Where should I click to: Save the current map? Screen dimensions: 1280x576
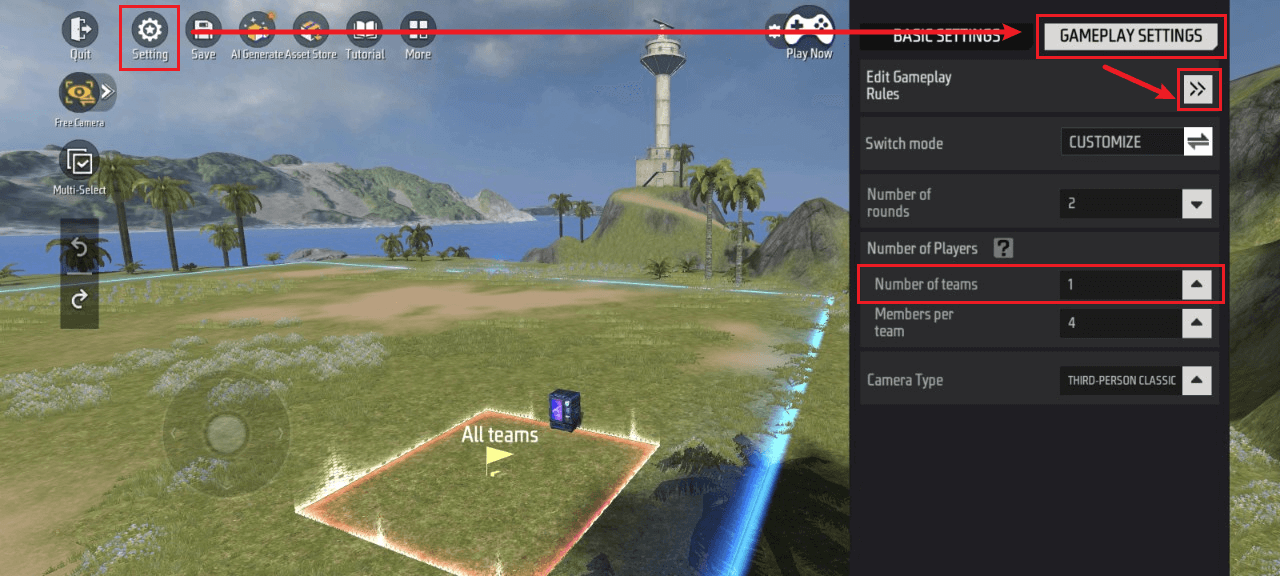coord(204,30)
